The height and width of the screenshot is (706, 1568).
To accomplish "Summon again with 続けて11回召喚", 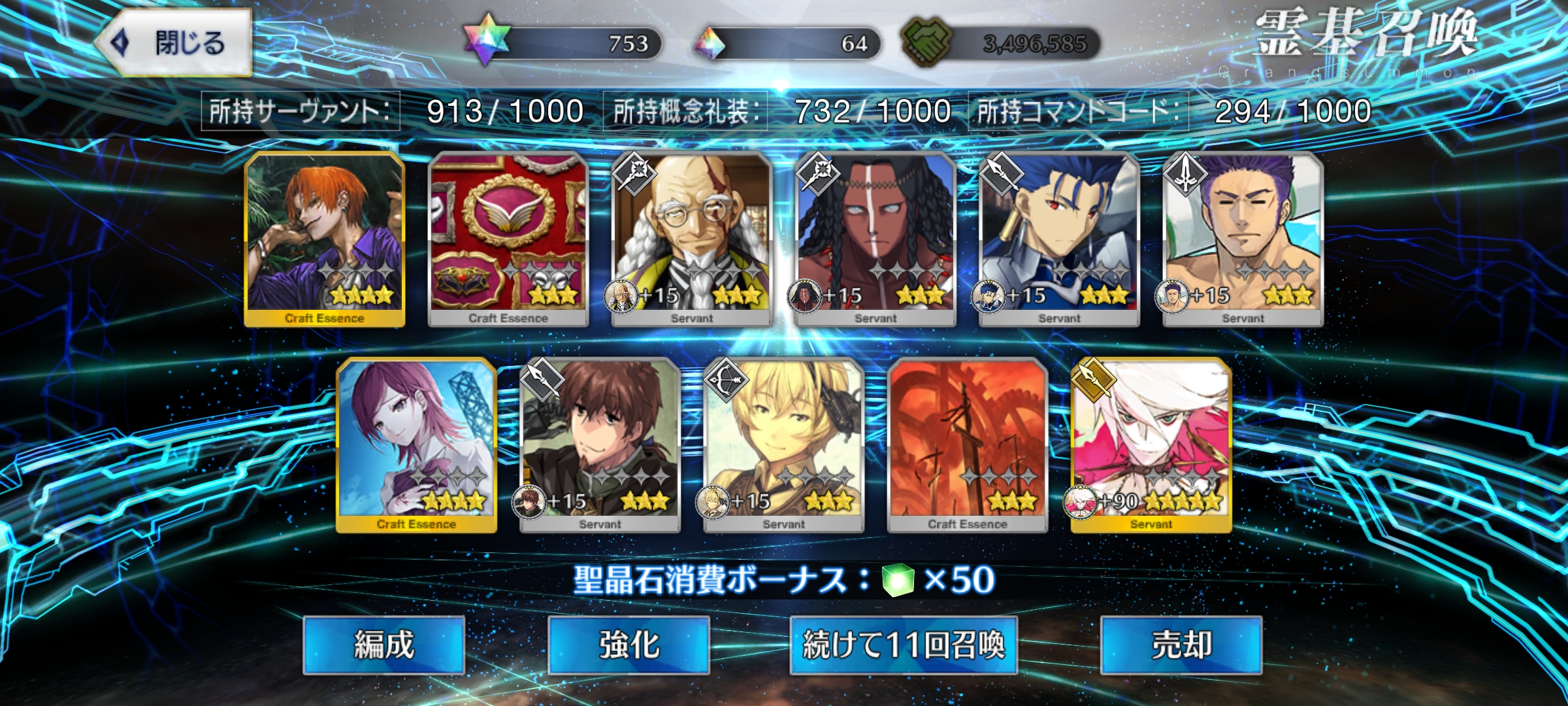I will 904,645.
